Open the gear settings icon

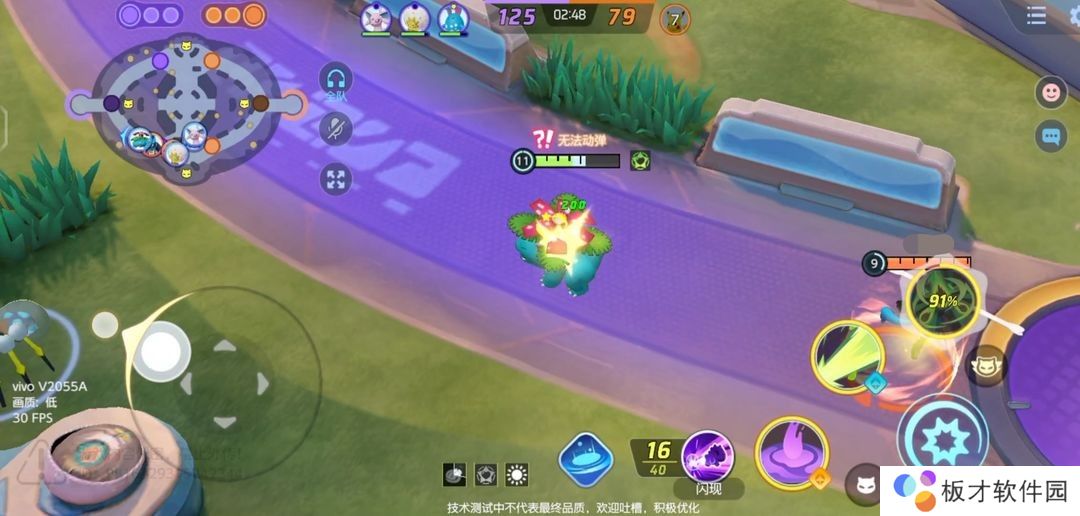[x=1073, y=14]
